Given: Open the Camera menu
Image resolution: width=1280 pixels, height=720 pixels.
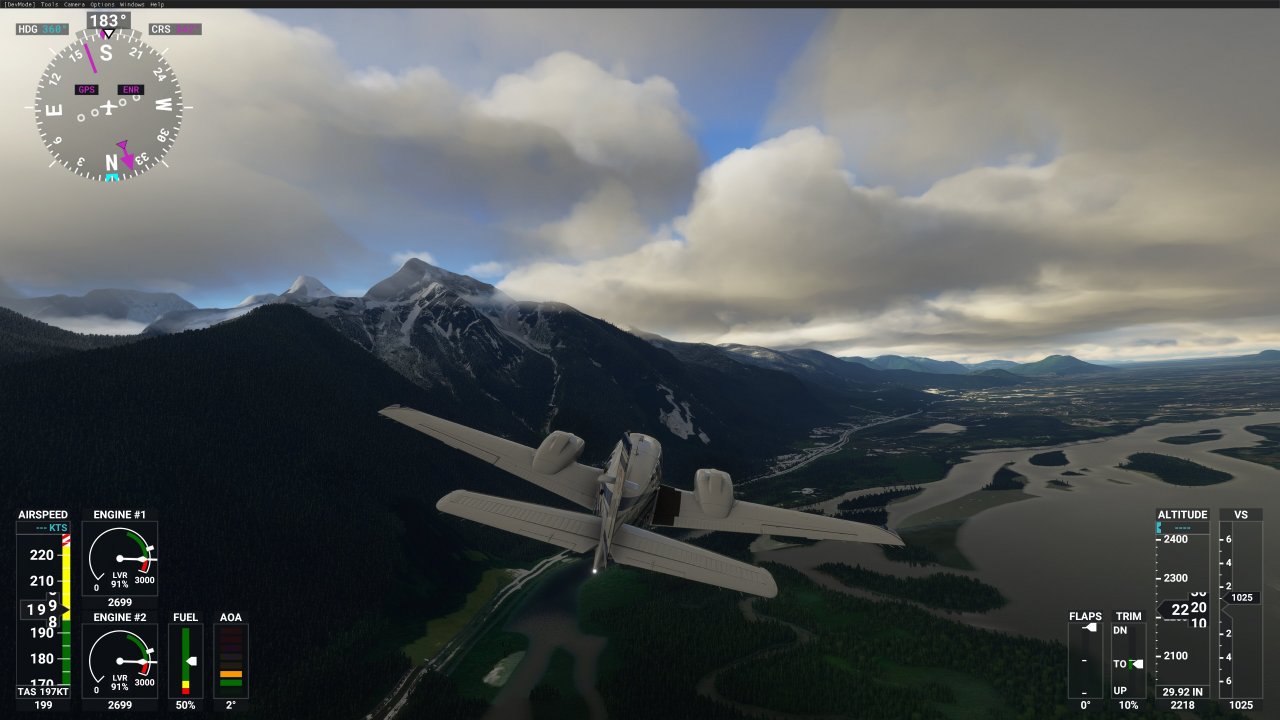Looking at the screenshot, I should (x=75, y=4).
